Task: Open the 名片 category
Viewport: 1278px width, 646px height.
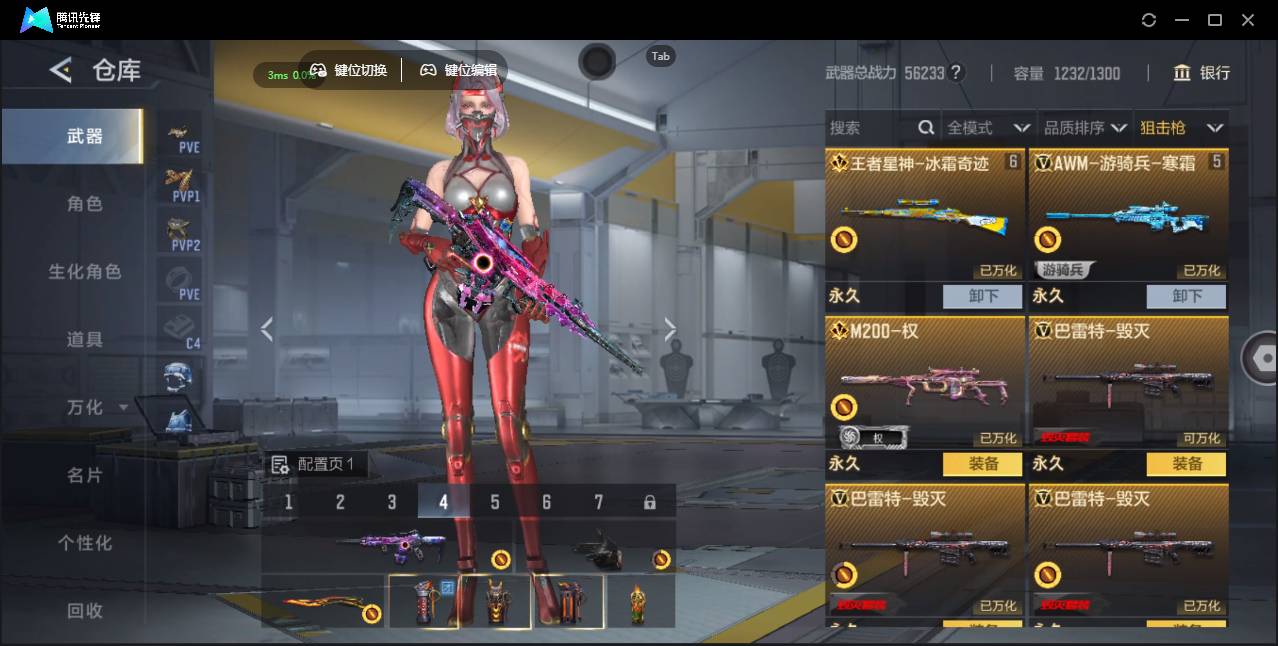Action: pos(85,475)
